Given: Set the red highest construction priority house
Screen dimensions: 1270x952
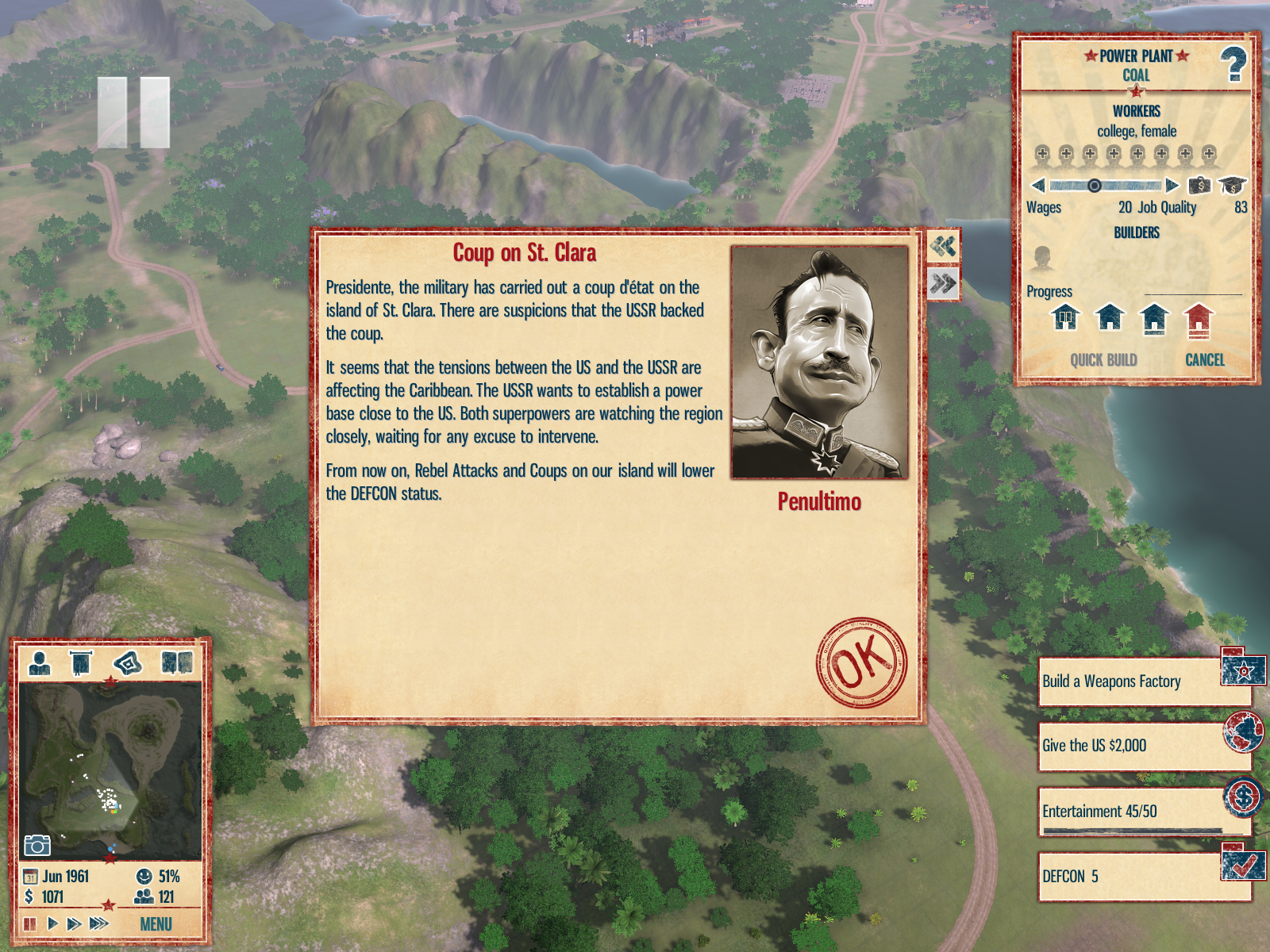Looking at the screenshot, I should [x=1199, y=319].
